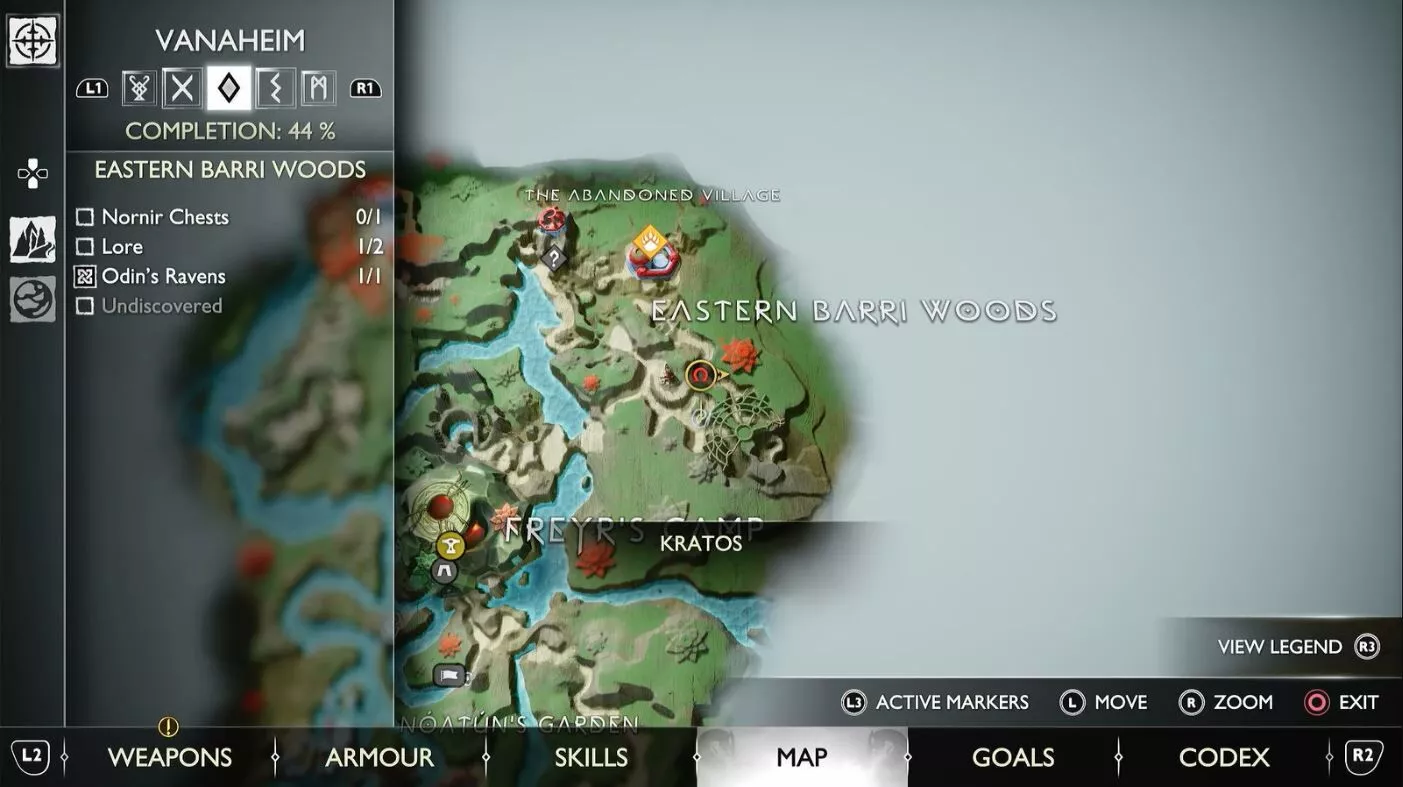
Task: Click the grey marker near Nóatún's Garden
Action: [447, 674]
